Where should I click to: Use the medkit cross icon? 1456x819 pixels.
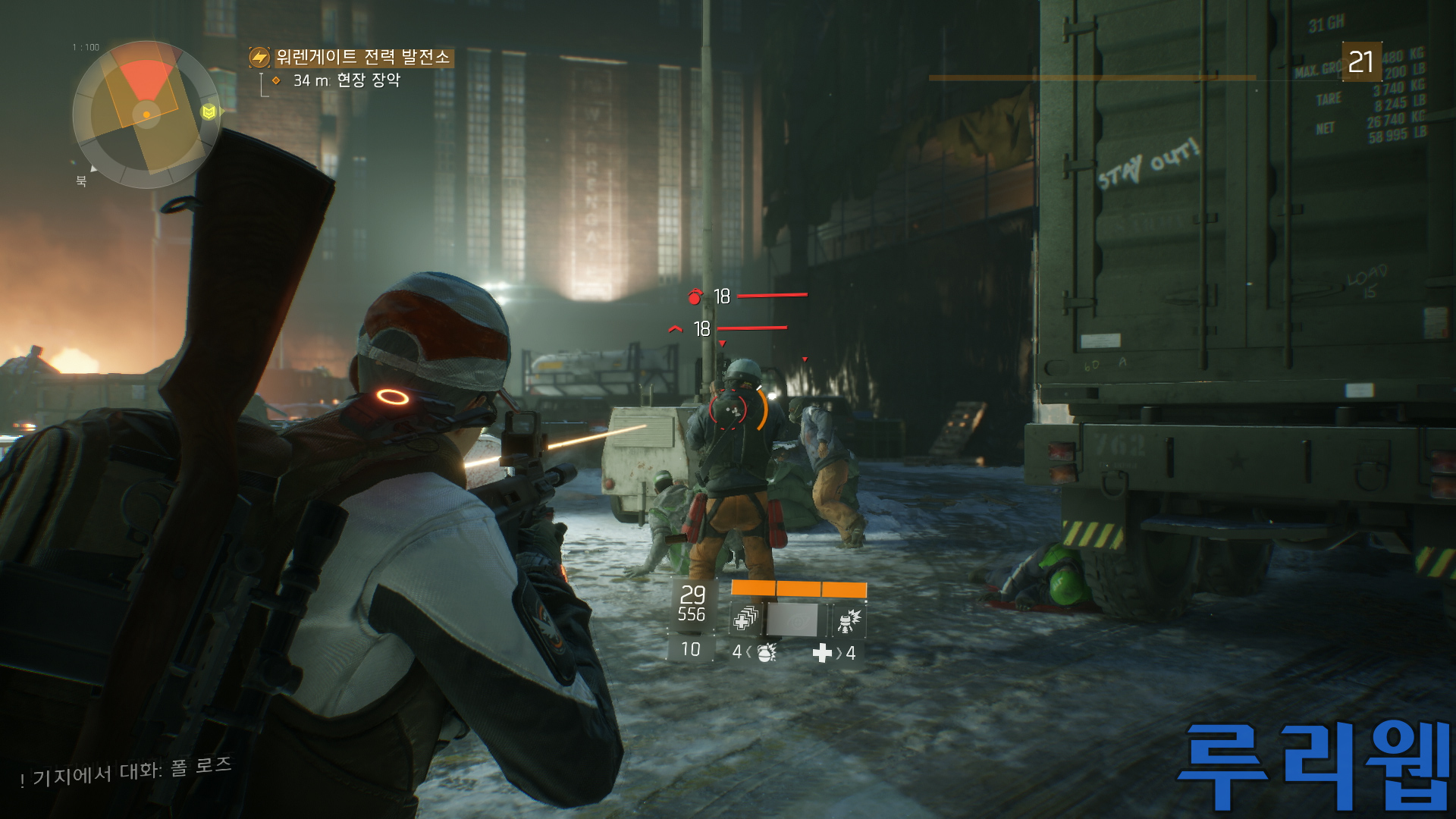click(x=822, y=653)
